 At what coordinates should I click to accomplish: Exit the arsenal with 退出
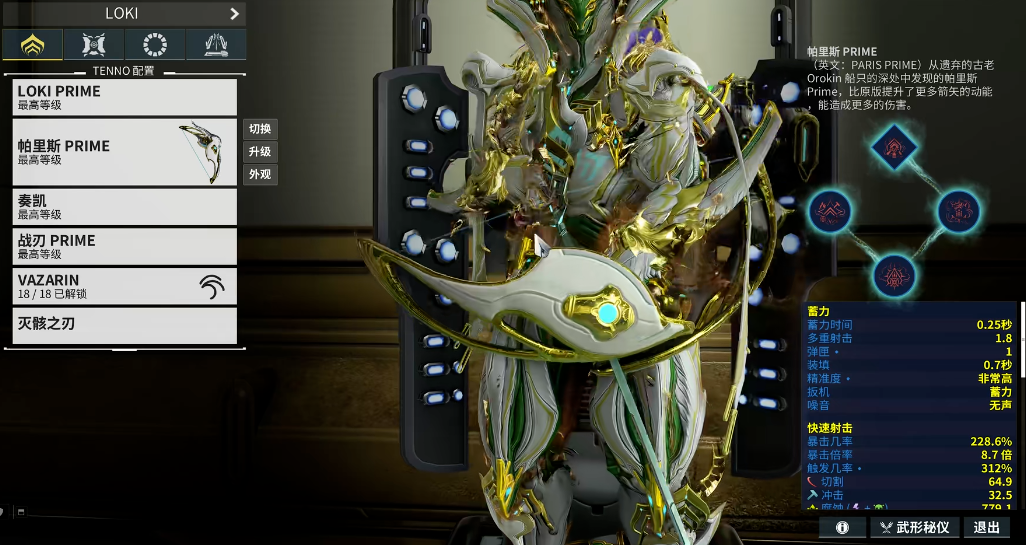pos(987,527)
